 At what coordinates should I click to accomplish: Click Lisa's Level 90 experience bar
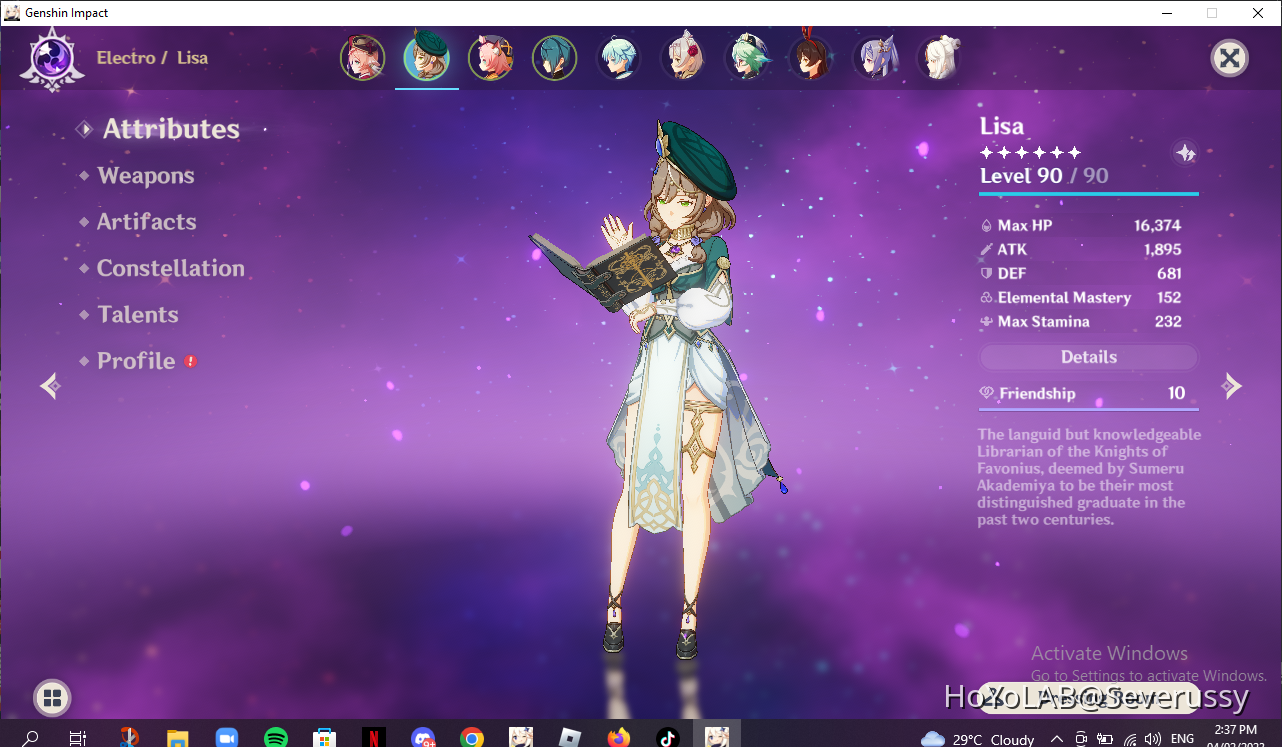coord(1088,193)
